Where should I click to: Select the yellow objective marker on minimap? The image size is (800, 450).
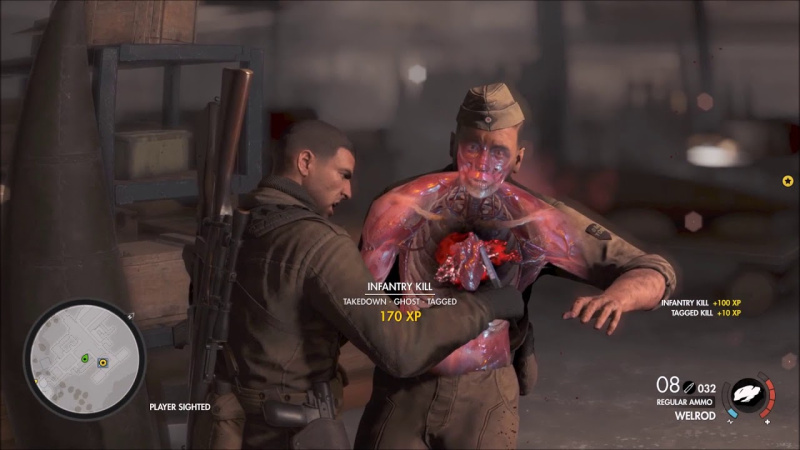[102, 362]
